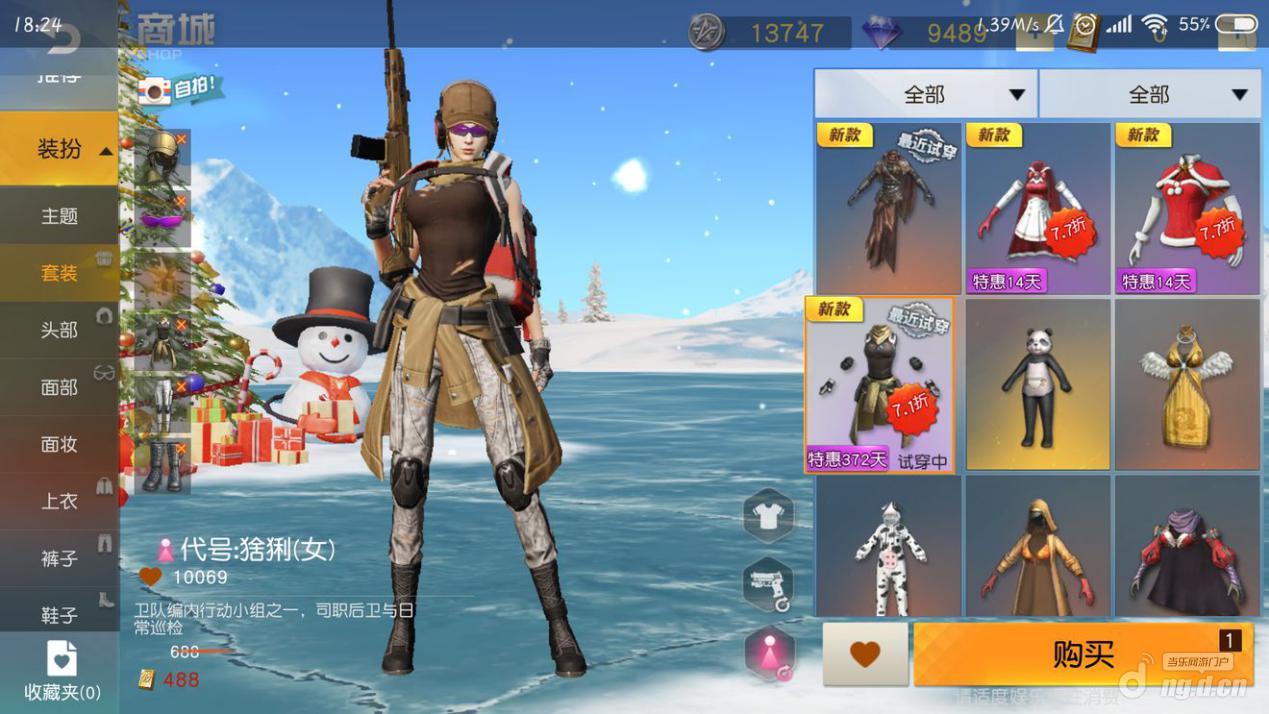Viewport: 1269px width, 714px height.
Task: Show the 面部 face accessories tab
Action: (59, 387)
